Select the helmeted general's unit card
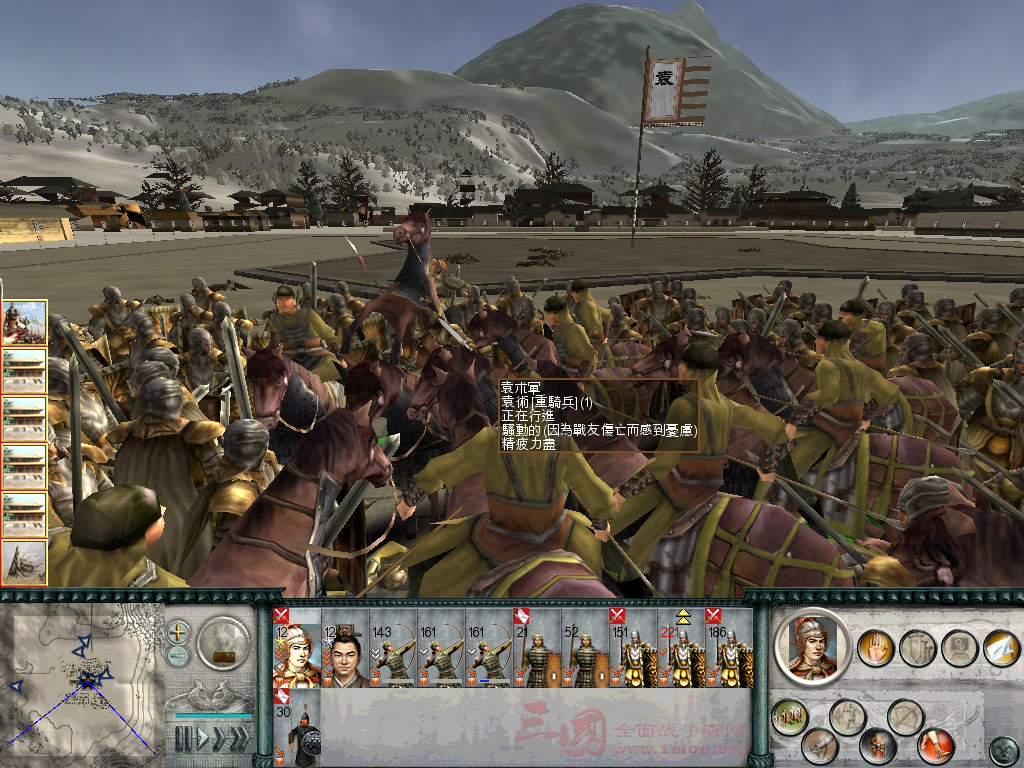This screenshot has width=1024, height=768. 298,650
